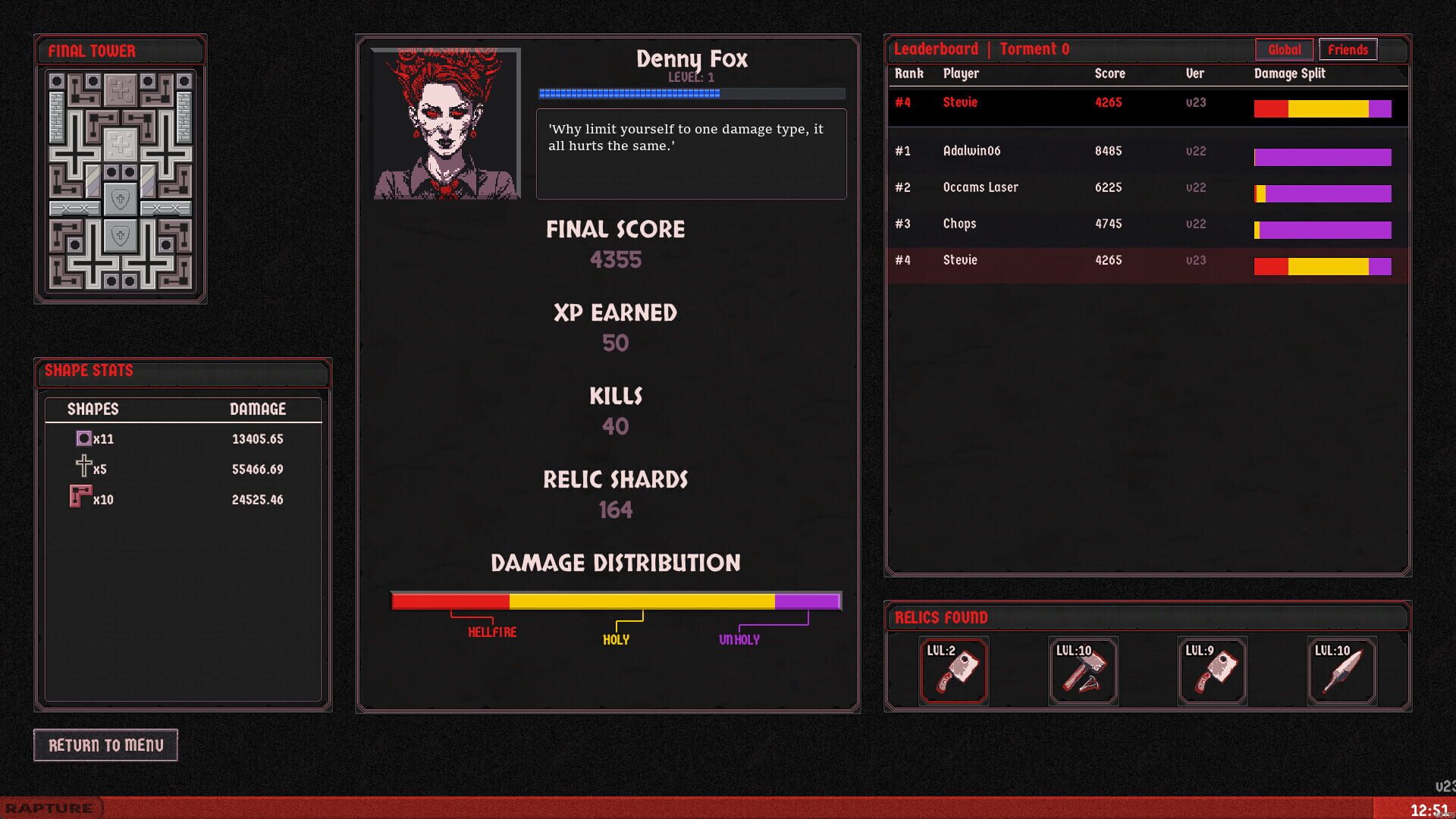Switch the leaderboard to Friends rankings
Viewport: 1456px width, 819px height.
pos(1348,49)
